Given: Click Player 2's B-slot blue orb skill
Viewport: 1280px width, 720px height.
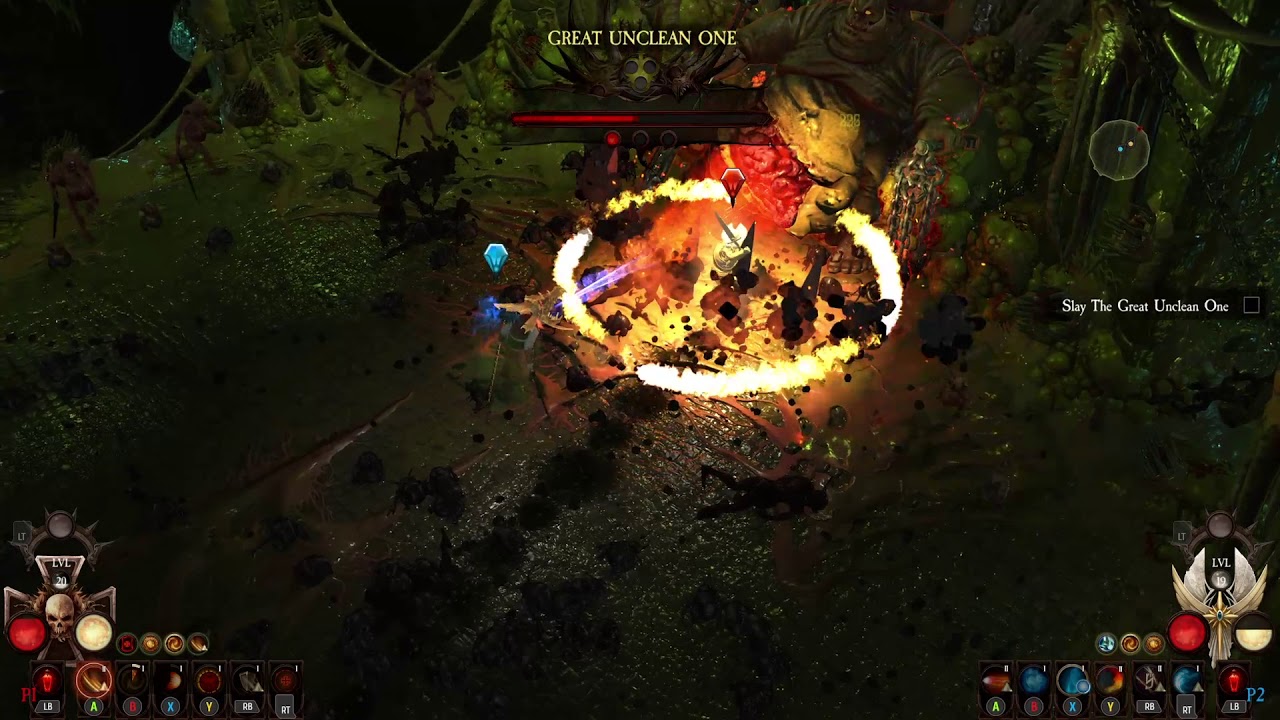Looking at the screenshot, I should pyautogui.click(x=1034, y=681).
